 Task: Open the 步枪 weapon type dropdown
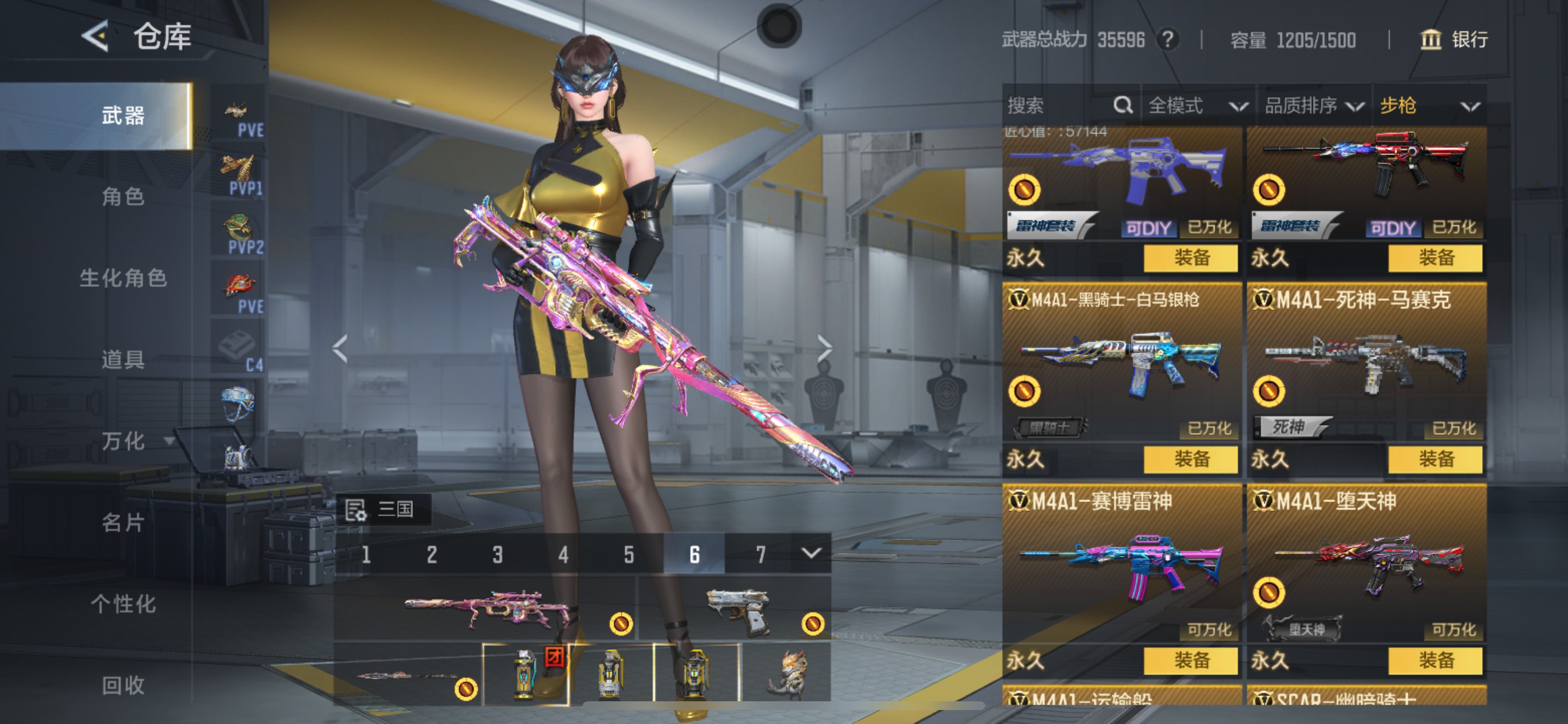click(x=1428, y=106)
